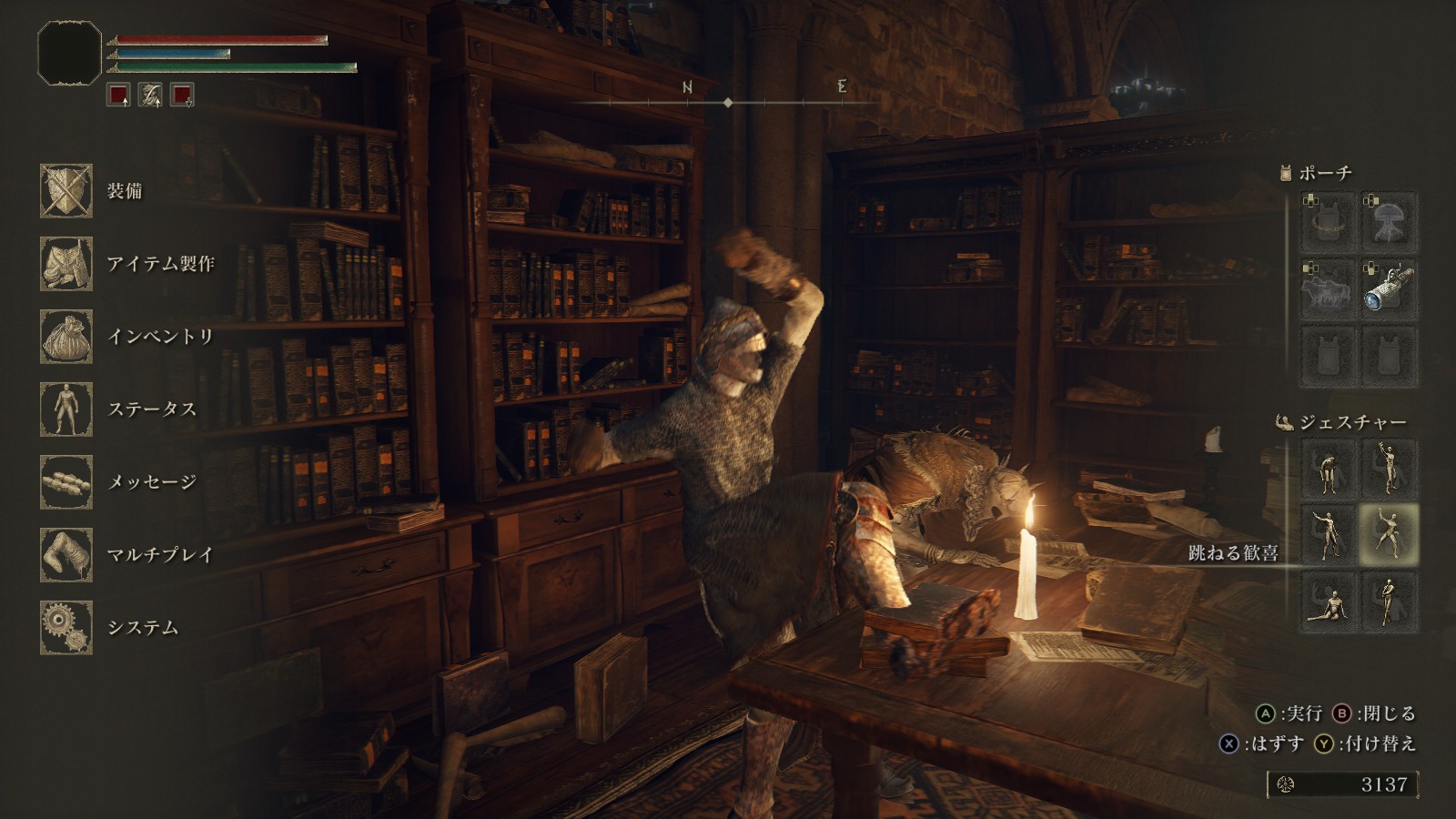Screen dimensions: 1456x819
Task: Choose the standing hand-on-chest gesture slot
Action: tap(1390, 601)
